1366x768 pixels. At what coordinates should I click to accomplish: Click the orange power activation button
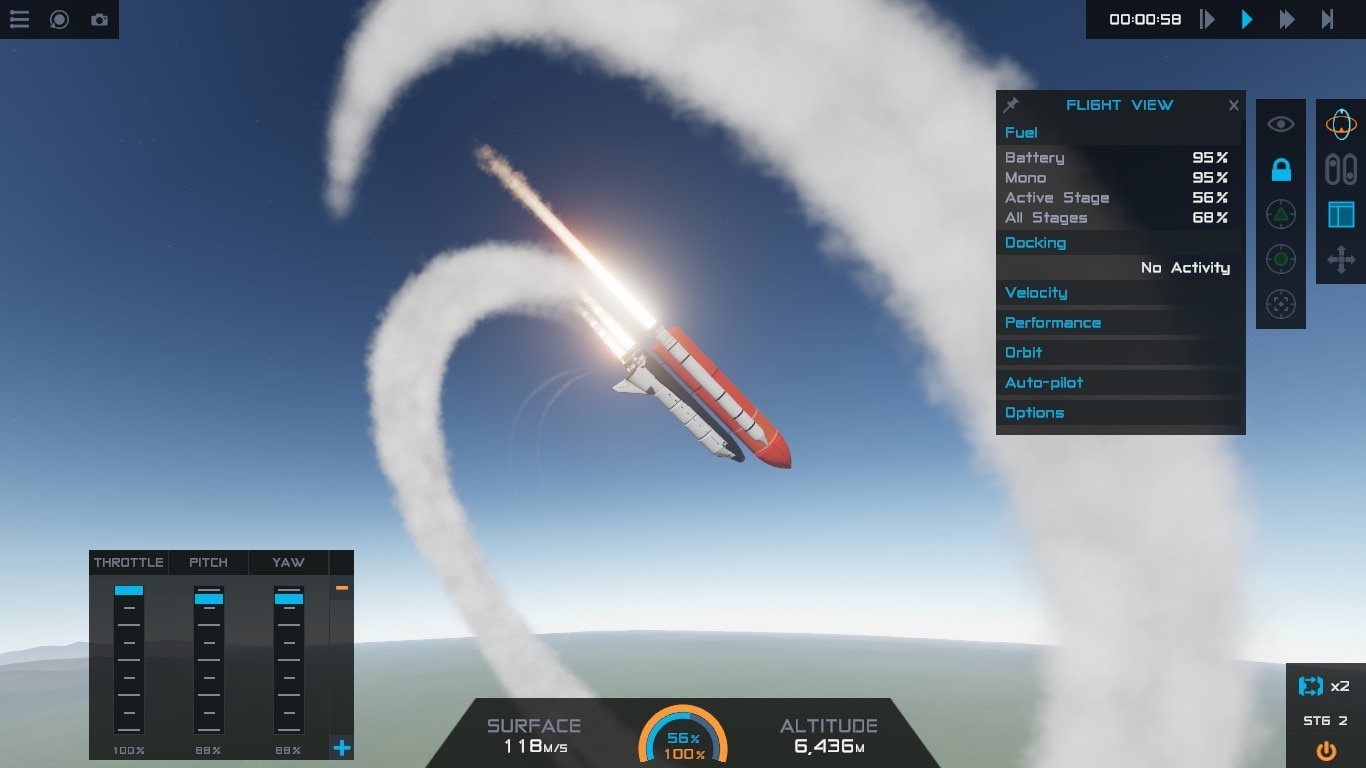pyautogui.click(x=1326, y=750)
